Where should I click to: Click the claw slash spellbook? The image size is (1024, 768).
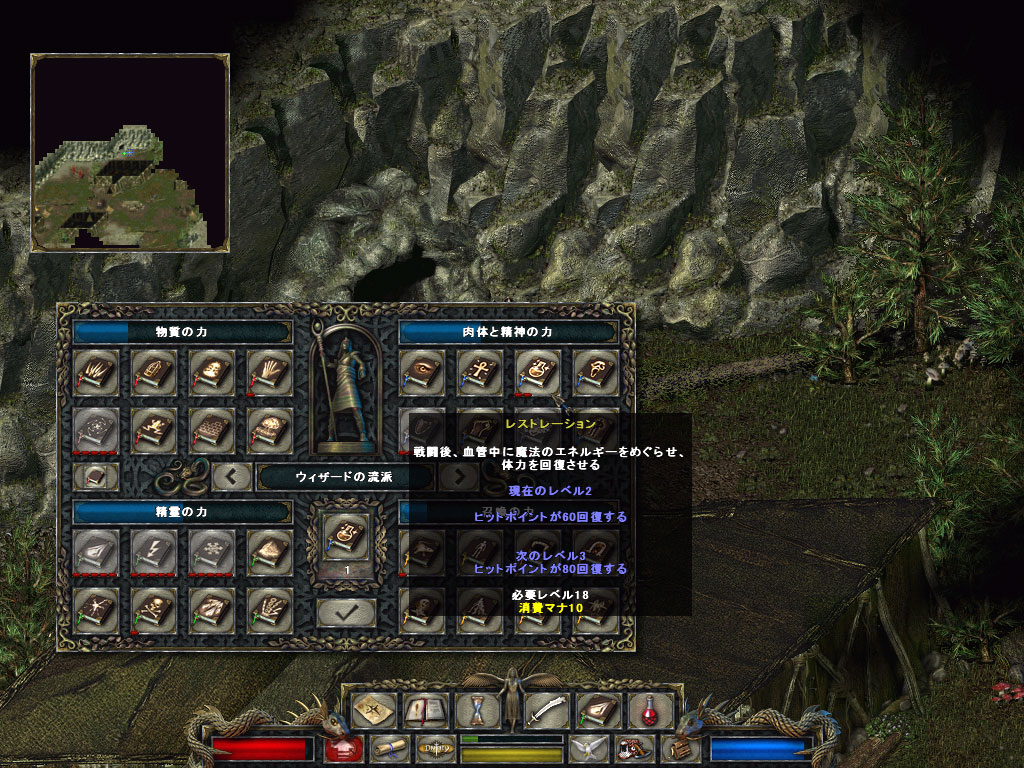click(96, 372)
